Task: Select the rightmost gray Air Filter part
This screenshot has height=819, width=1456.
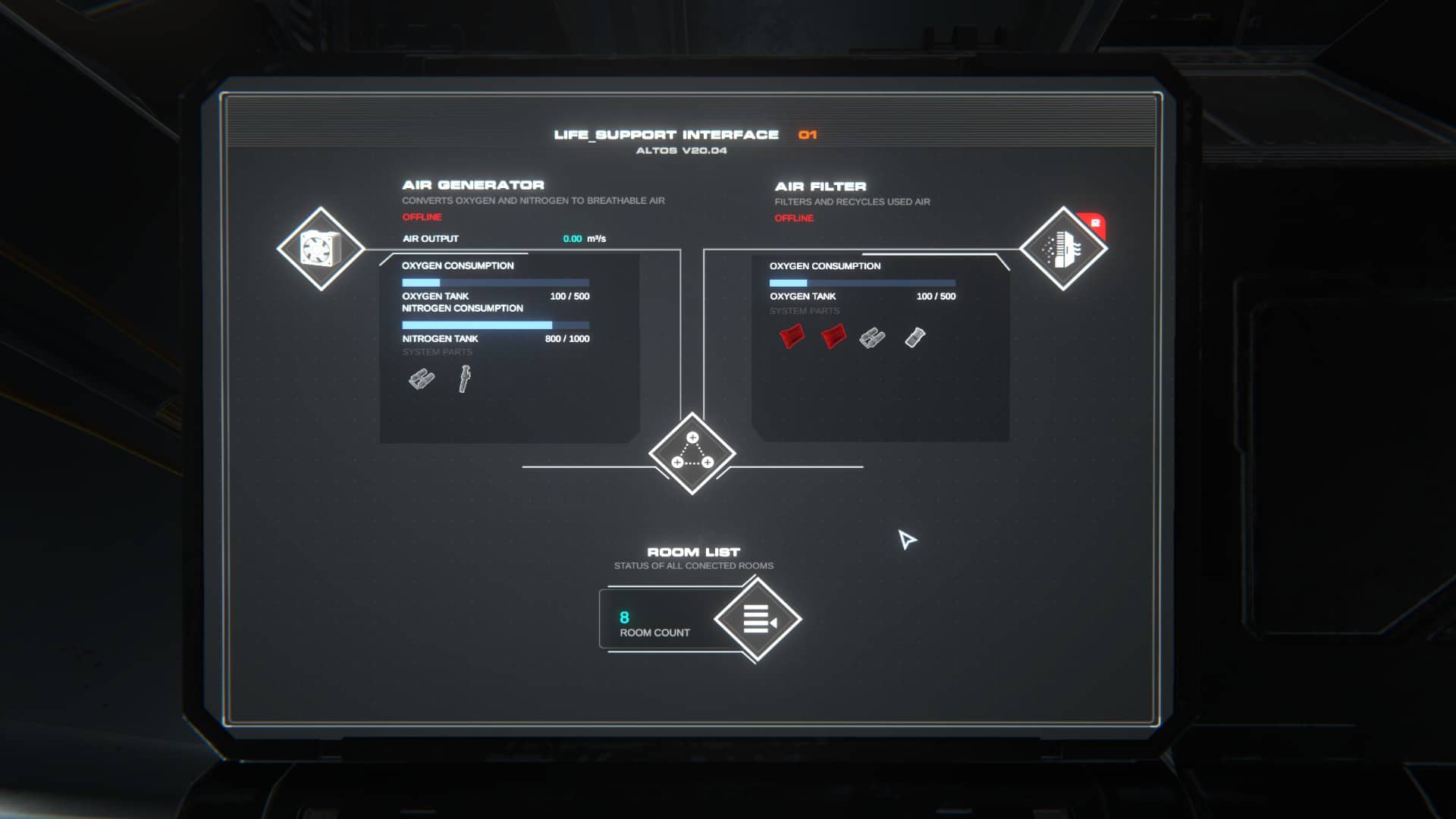Action: coord(915,337)
